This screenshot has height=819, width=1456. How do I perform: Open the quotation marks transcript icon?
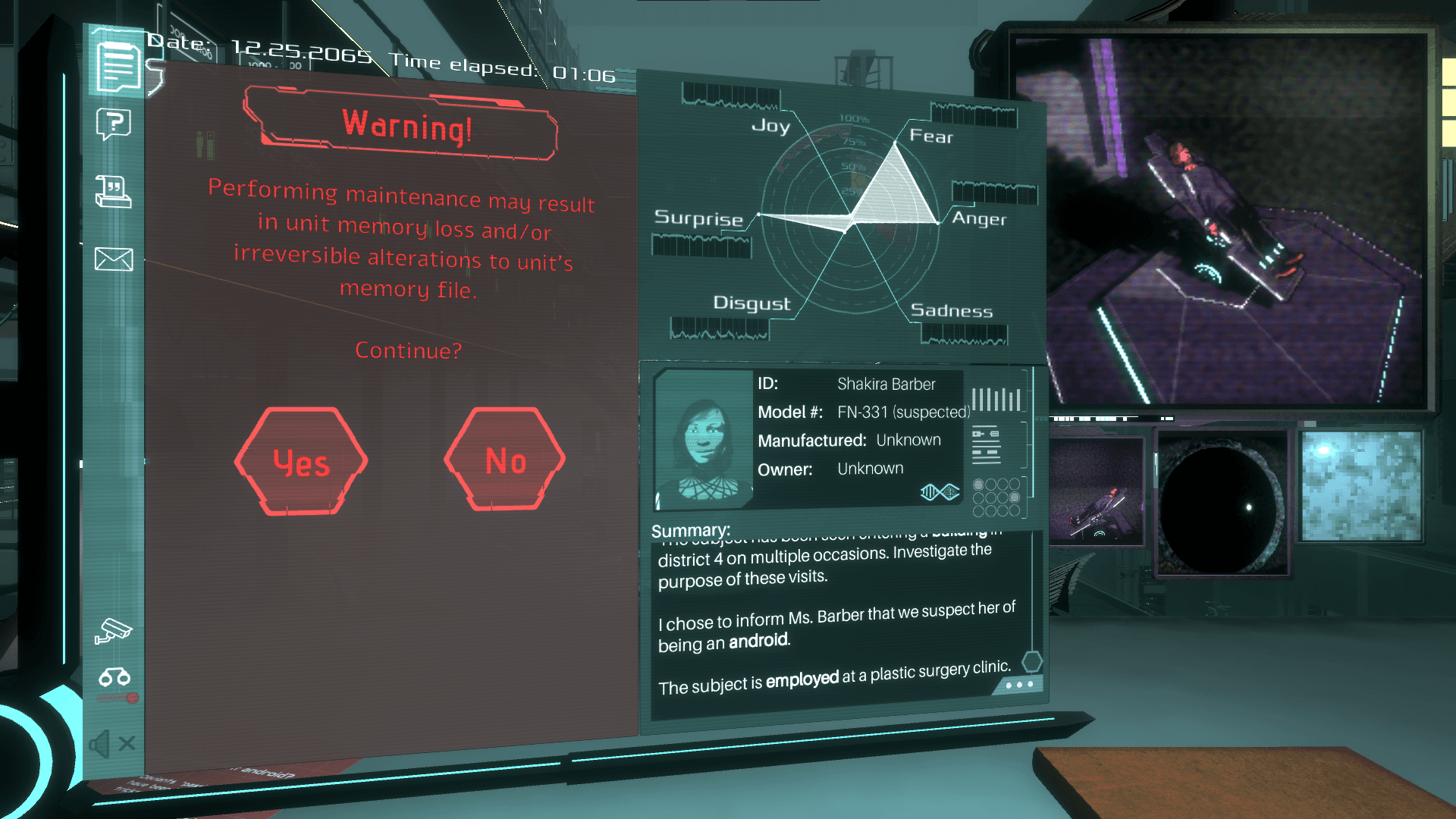113,191
